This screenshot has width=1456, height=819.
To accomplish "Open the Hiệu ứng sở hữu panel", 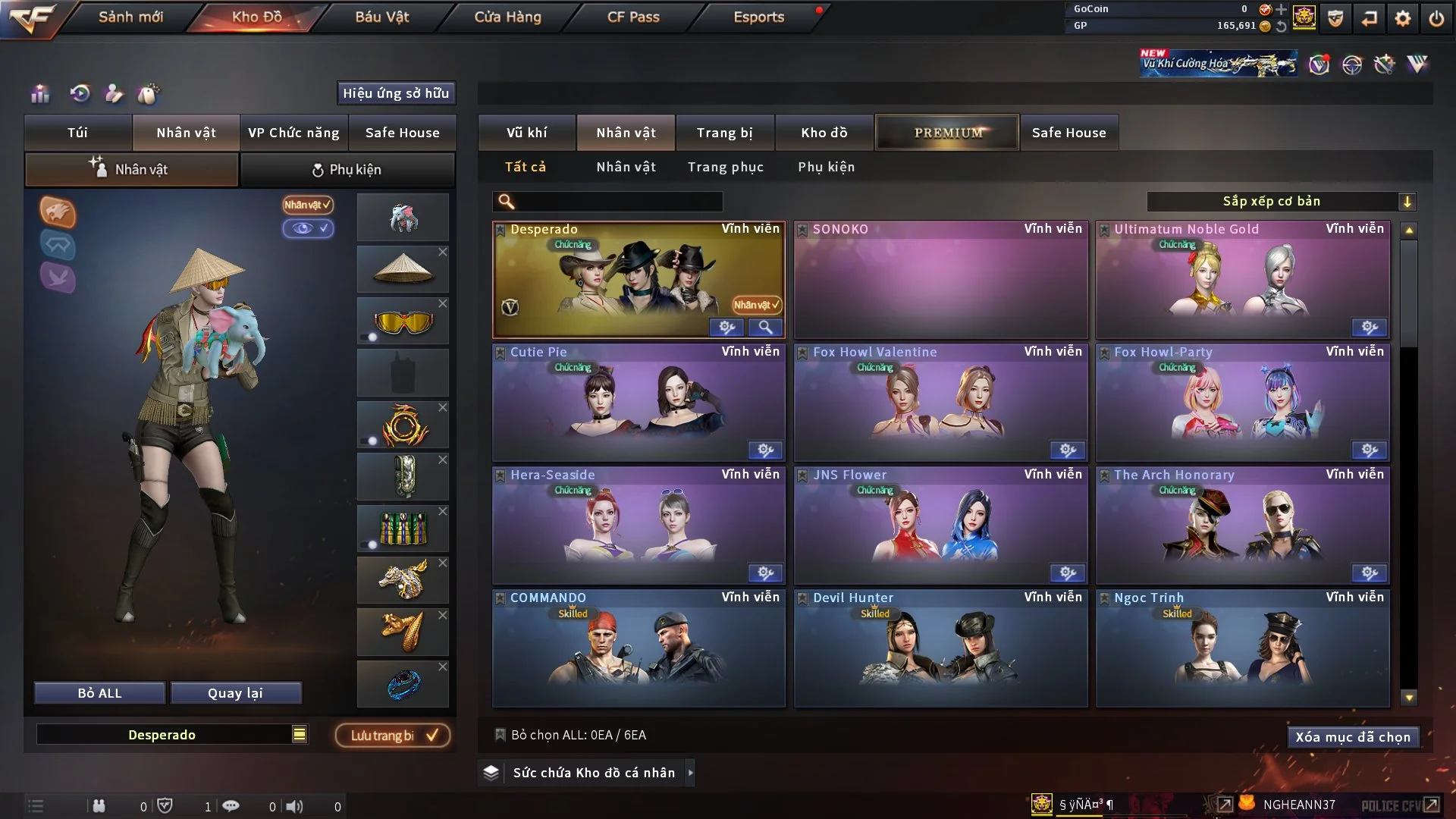I will (x=395, y=93).
